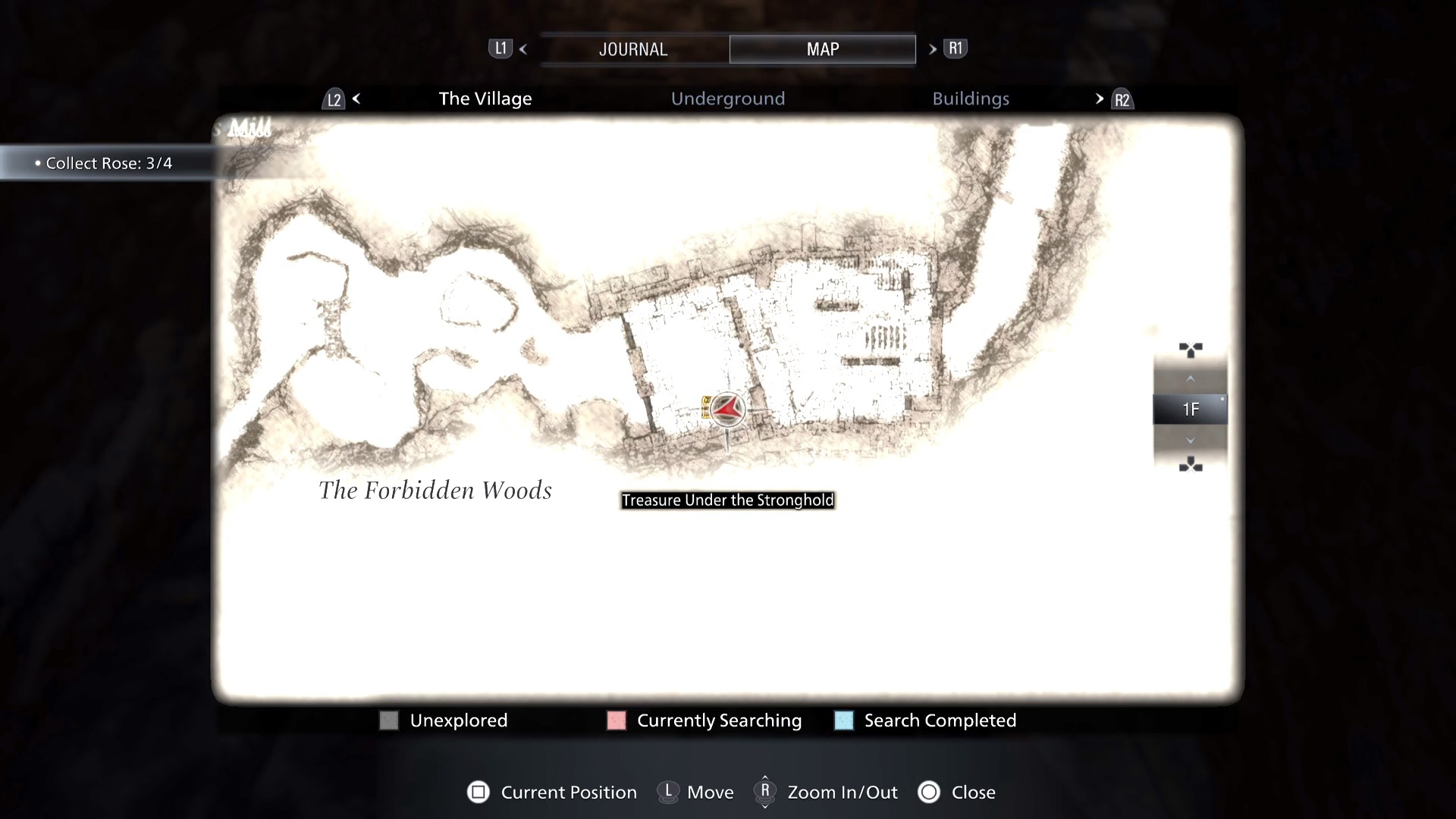Open the Underground map tab
This screenshot has height=819, width=1456.
(727, 98)
